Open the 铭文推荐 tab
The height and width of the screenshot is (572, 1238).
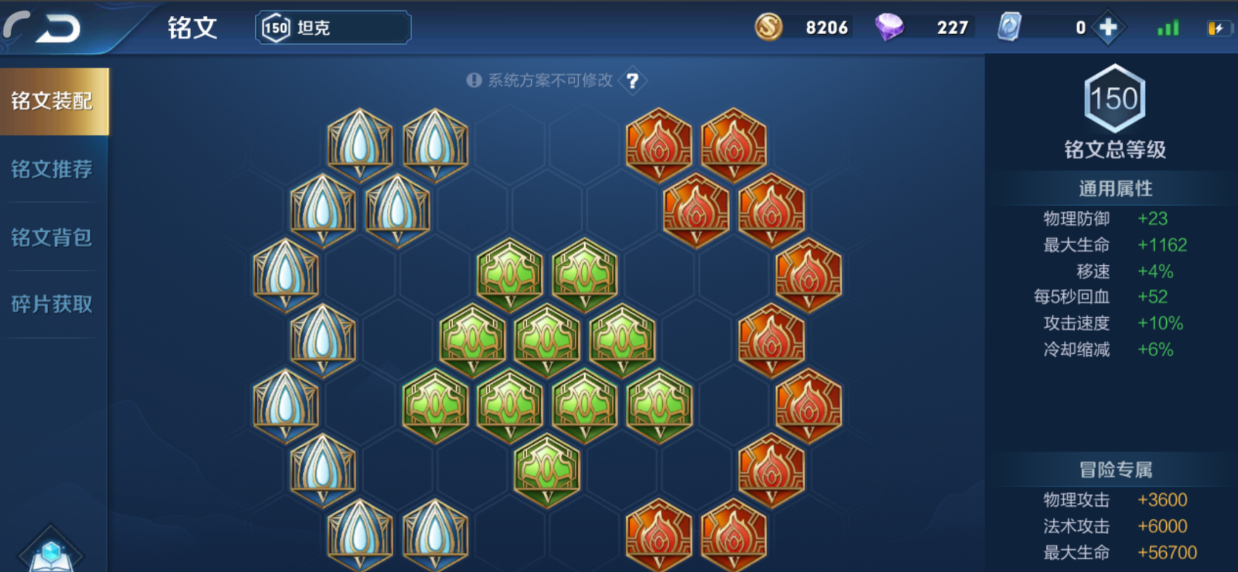(52, 169)
